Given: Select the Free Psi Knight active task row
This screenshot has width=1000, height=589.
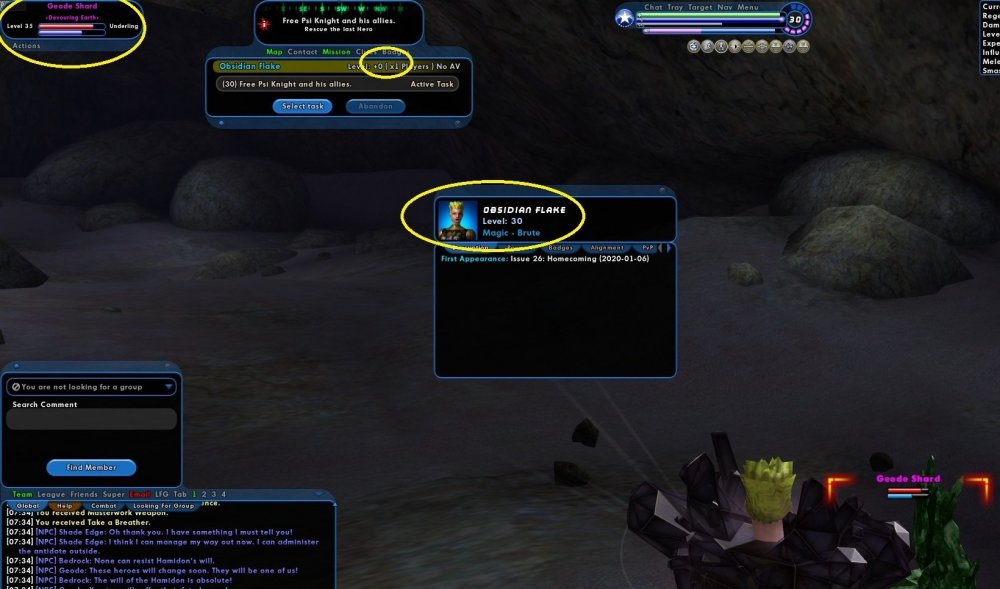Looking at the screenshot, I should click(337, 84).
